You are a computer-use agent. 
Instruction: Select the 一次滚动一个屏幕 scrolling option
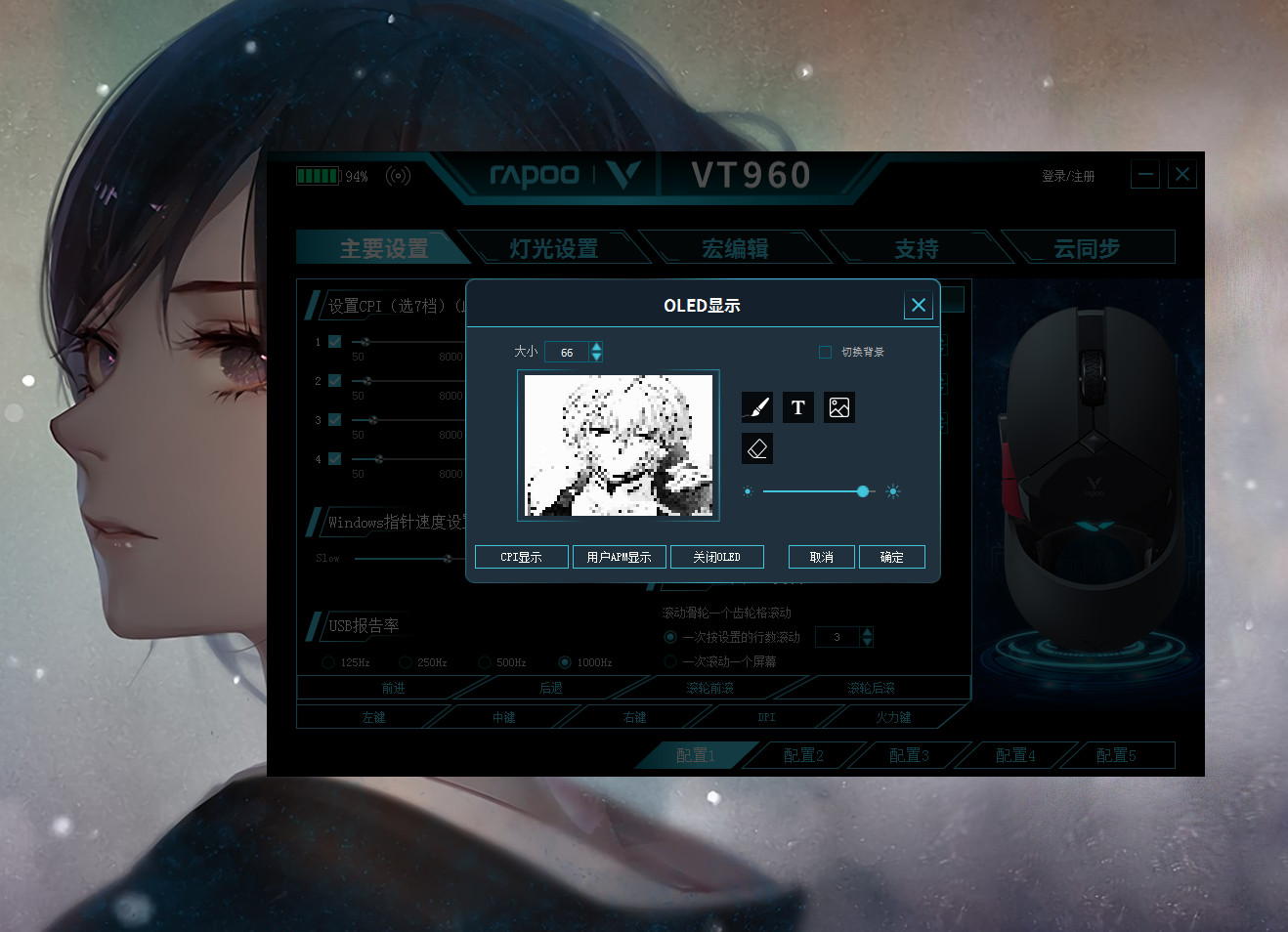670,660
